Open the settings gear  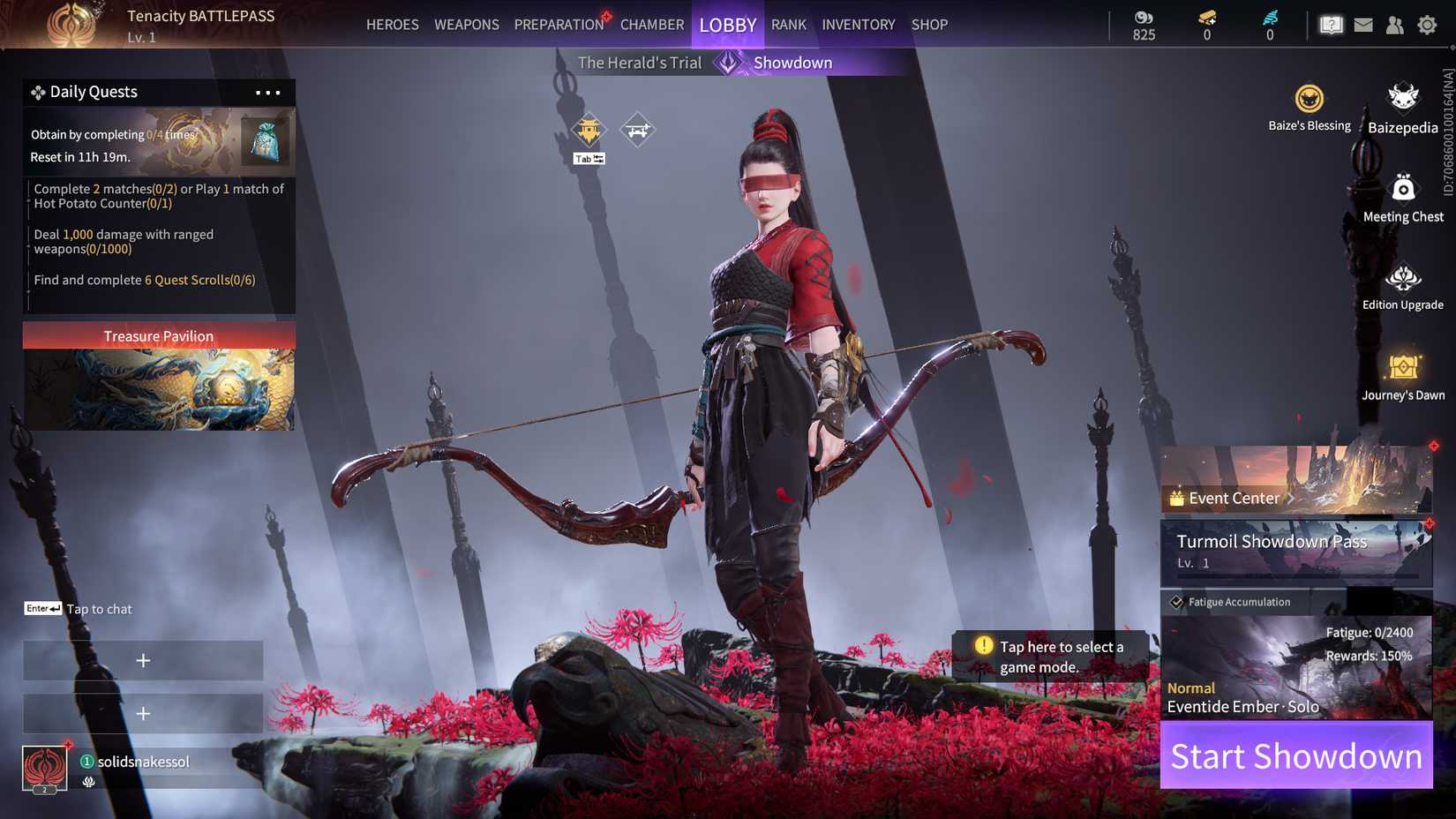pos(1427,24)
